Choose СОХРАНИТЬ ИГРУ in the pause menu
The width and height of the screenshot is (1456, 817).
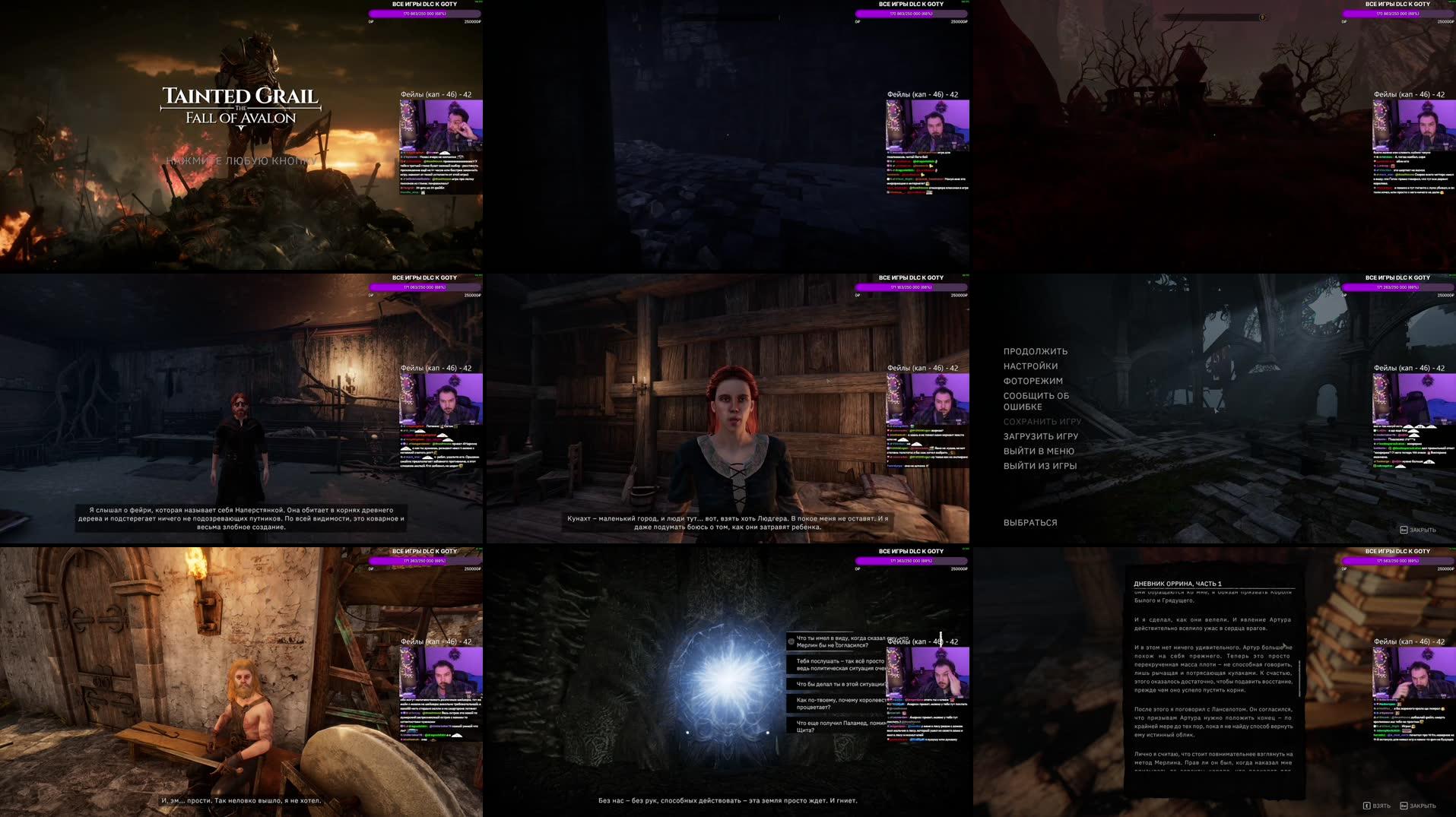pyautogui.click(x=1043, y=420)
